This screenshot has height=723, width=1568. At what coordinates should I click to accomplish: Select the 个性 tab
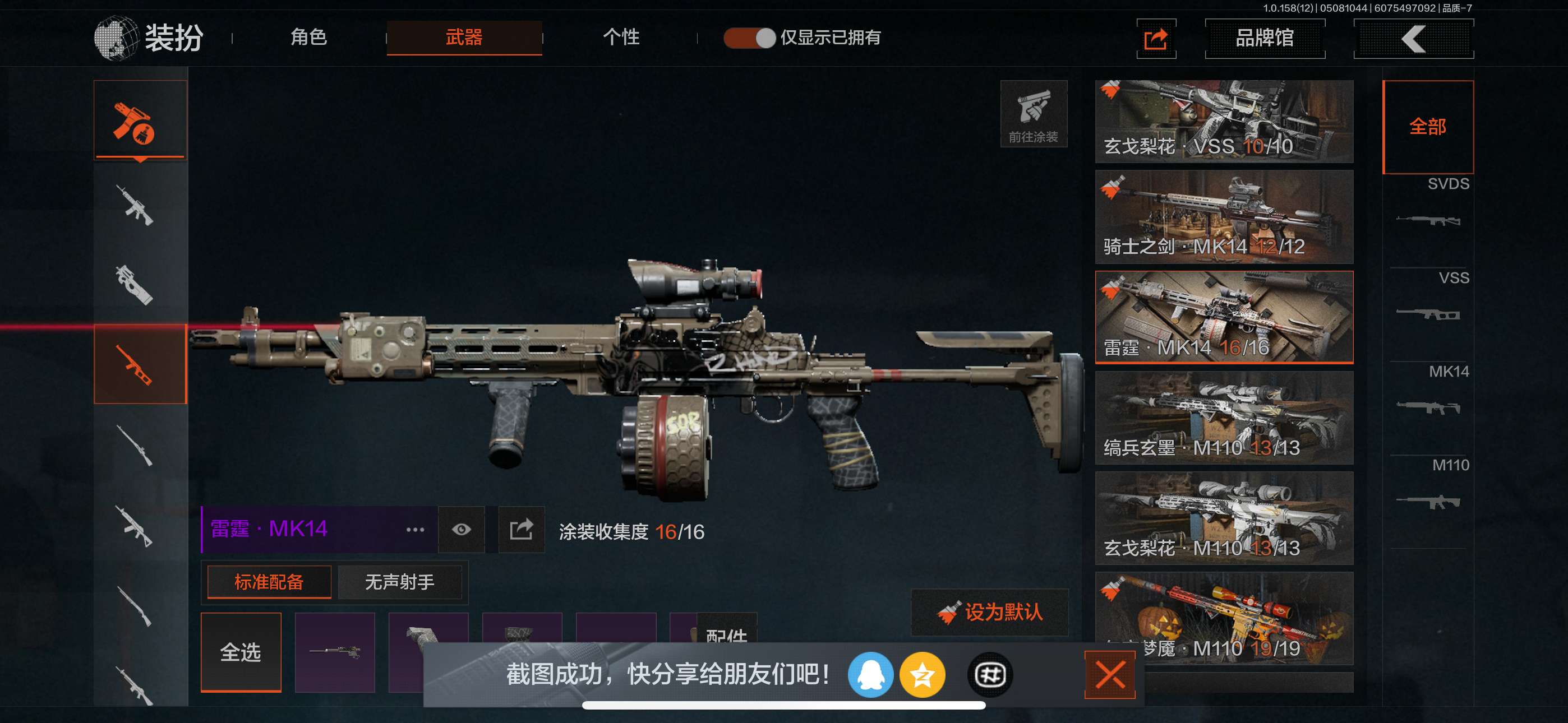[x=621, y=38]
